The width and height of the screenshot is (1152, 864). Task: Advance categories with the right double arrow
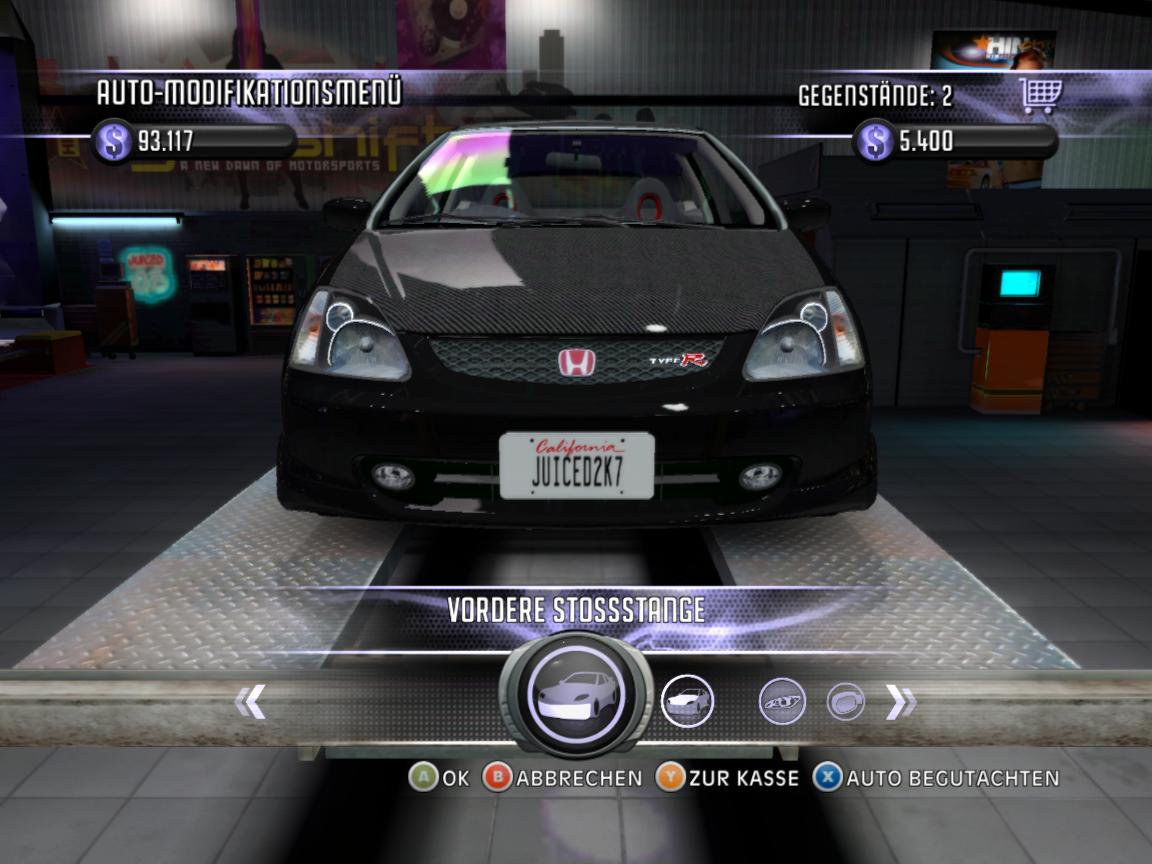(900, 703)
